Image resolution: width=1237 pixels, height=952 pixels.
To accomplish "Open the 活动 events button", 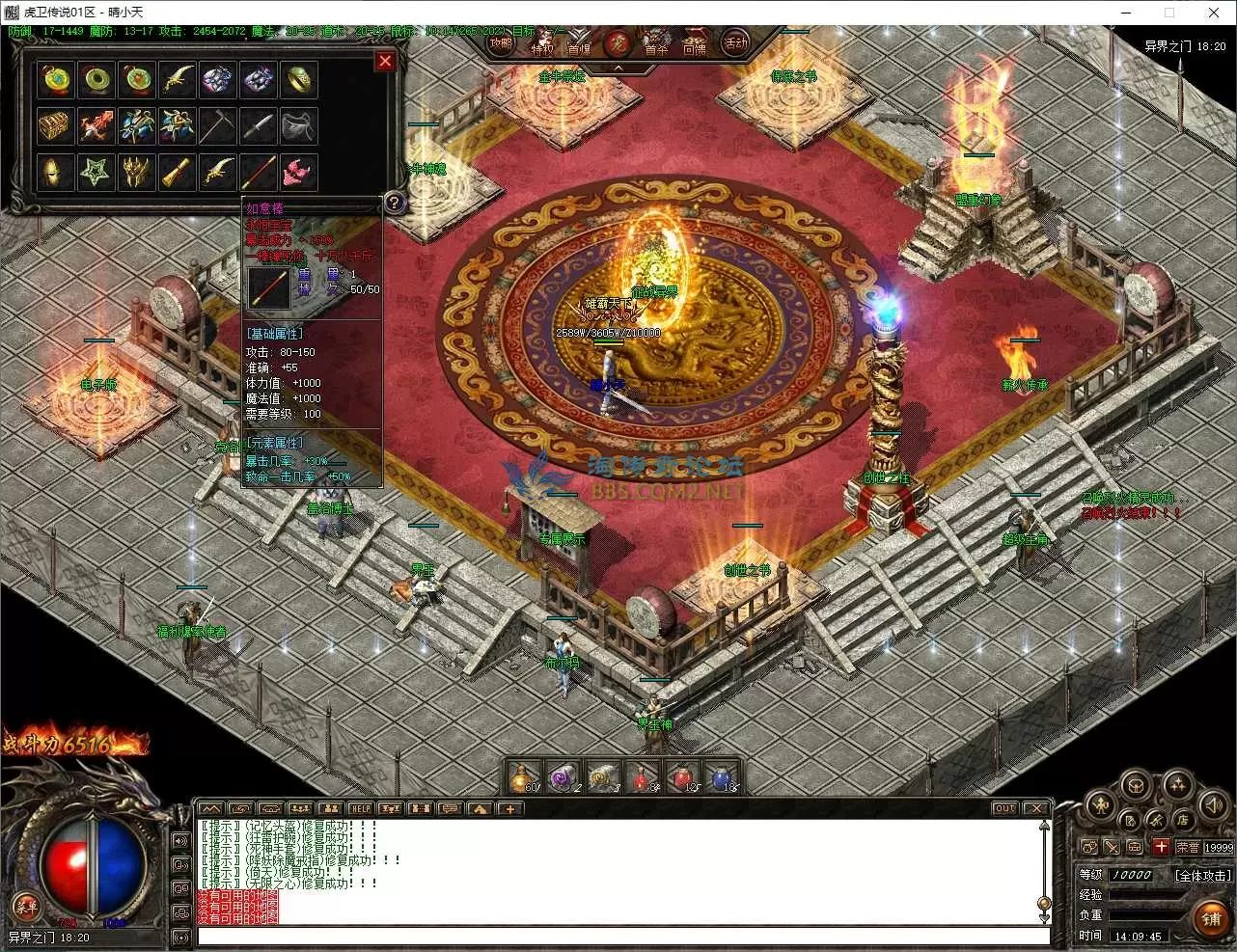I will point(736,43).
